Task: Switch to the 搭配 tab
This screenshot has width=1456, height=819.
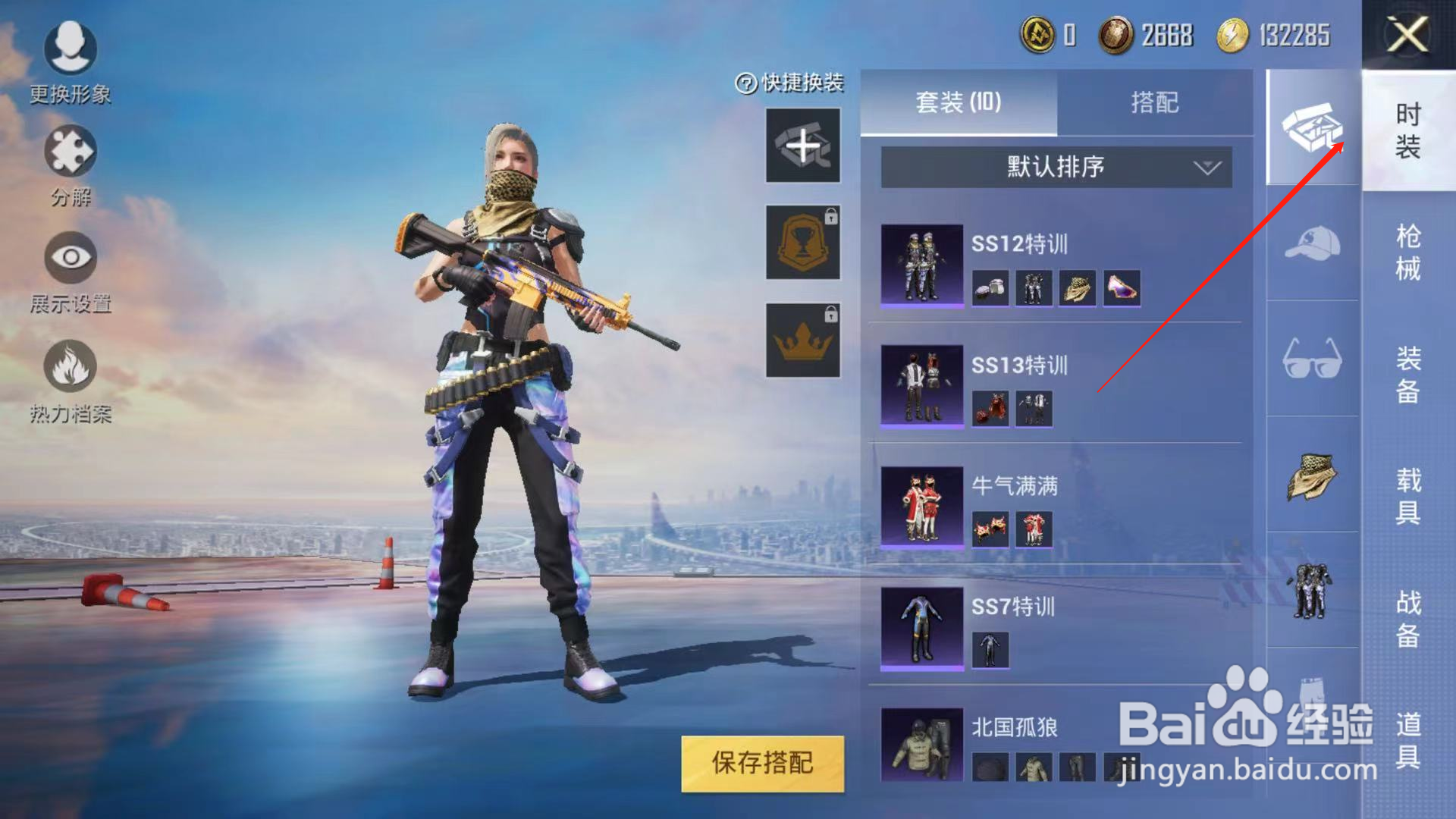Action: pos(1153,103)
